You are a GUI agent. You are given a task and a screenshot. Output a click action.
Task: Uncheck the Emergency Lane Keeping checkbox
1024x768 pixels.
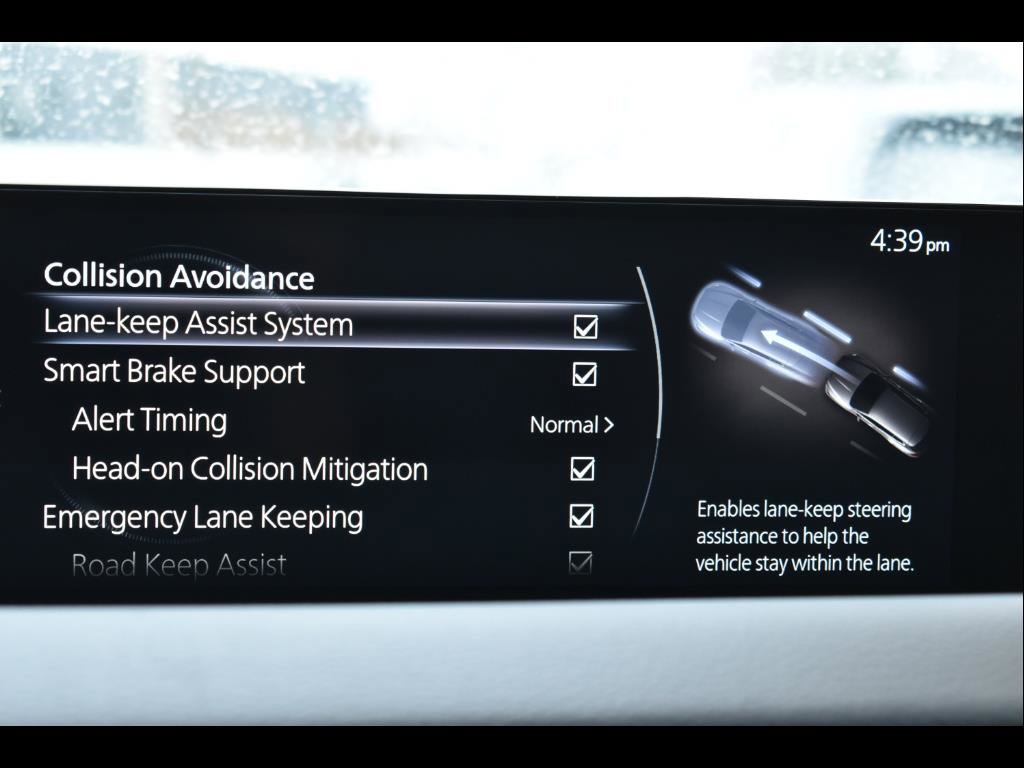[x=581, y=517]
